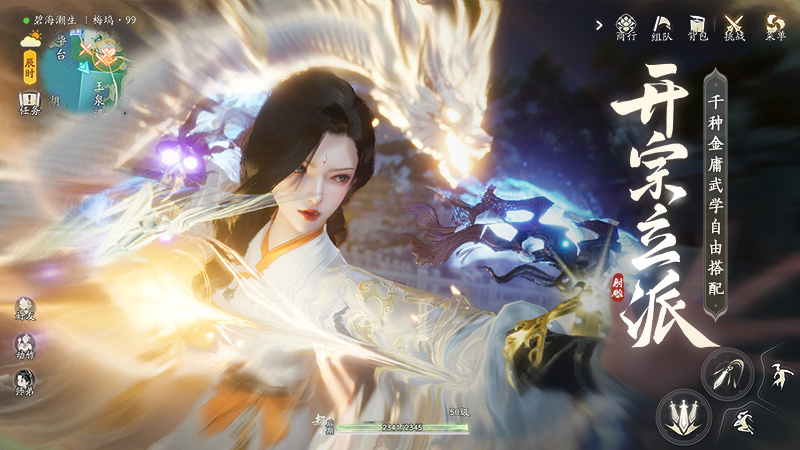The width and height of the screenshot is (800, 450).
Task: Click the 辰时 time-of-day badge
Action: pyautogui.click(x=29, y=67)
